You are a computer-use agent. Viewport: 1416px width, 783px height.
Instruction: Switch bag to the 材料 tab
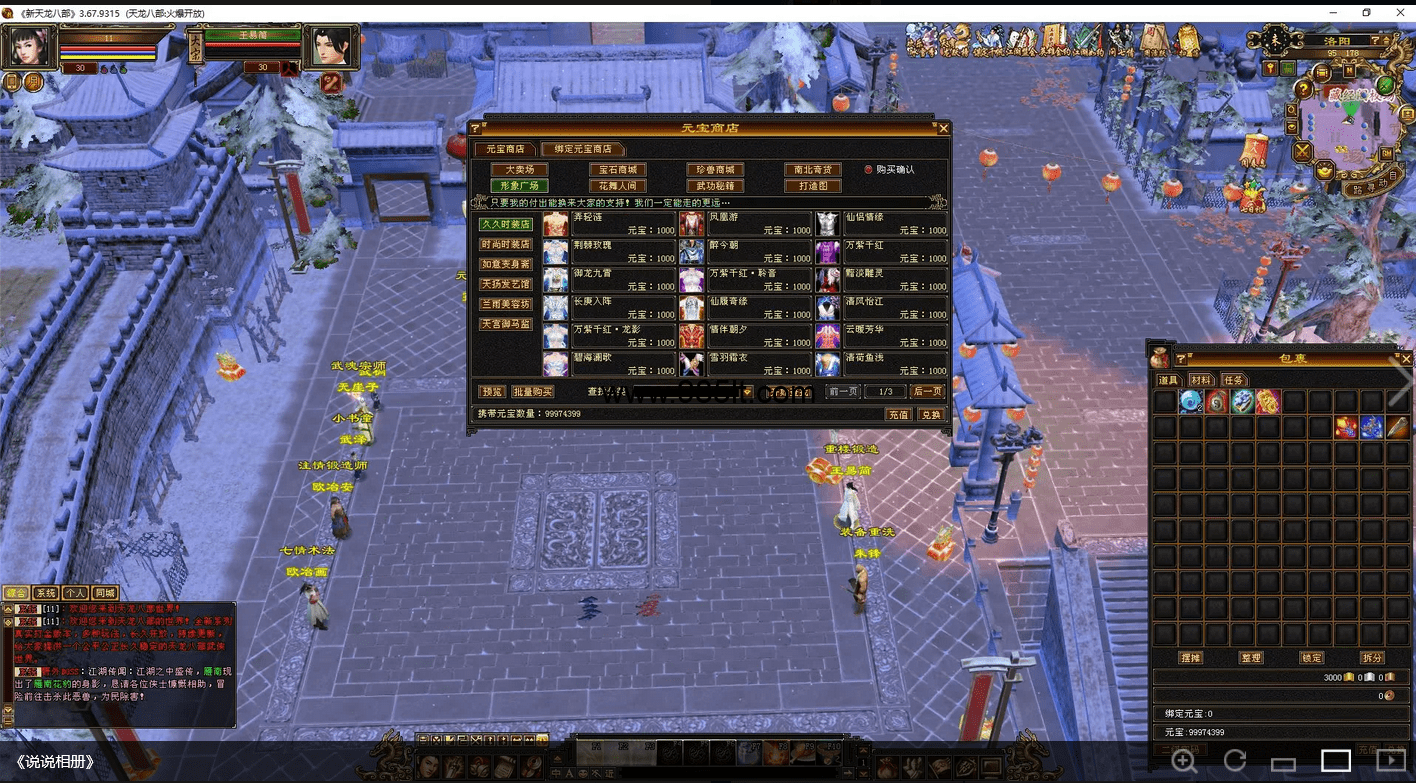pyautogui.click(x=1201, y=380)
